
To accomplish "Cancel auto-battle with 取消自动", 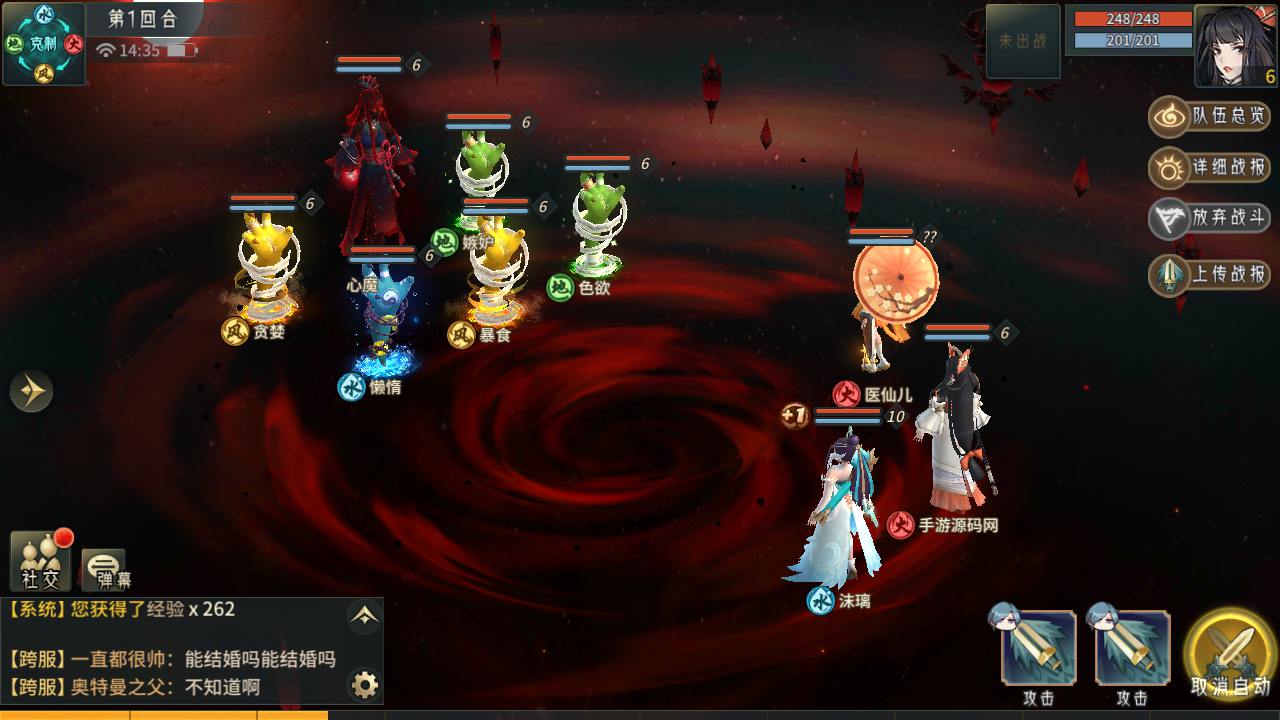I will [1230, 656].
